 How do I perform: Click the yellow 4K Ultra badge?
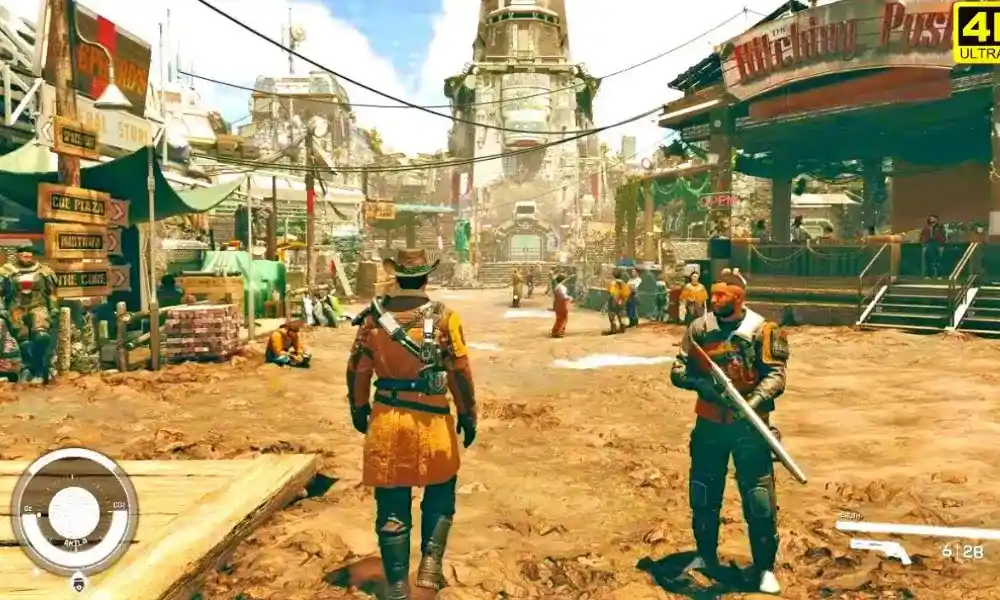tap(977, 32)
